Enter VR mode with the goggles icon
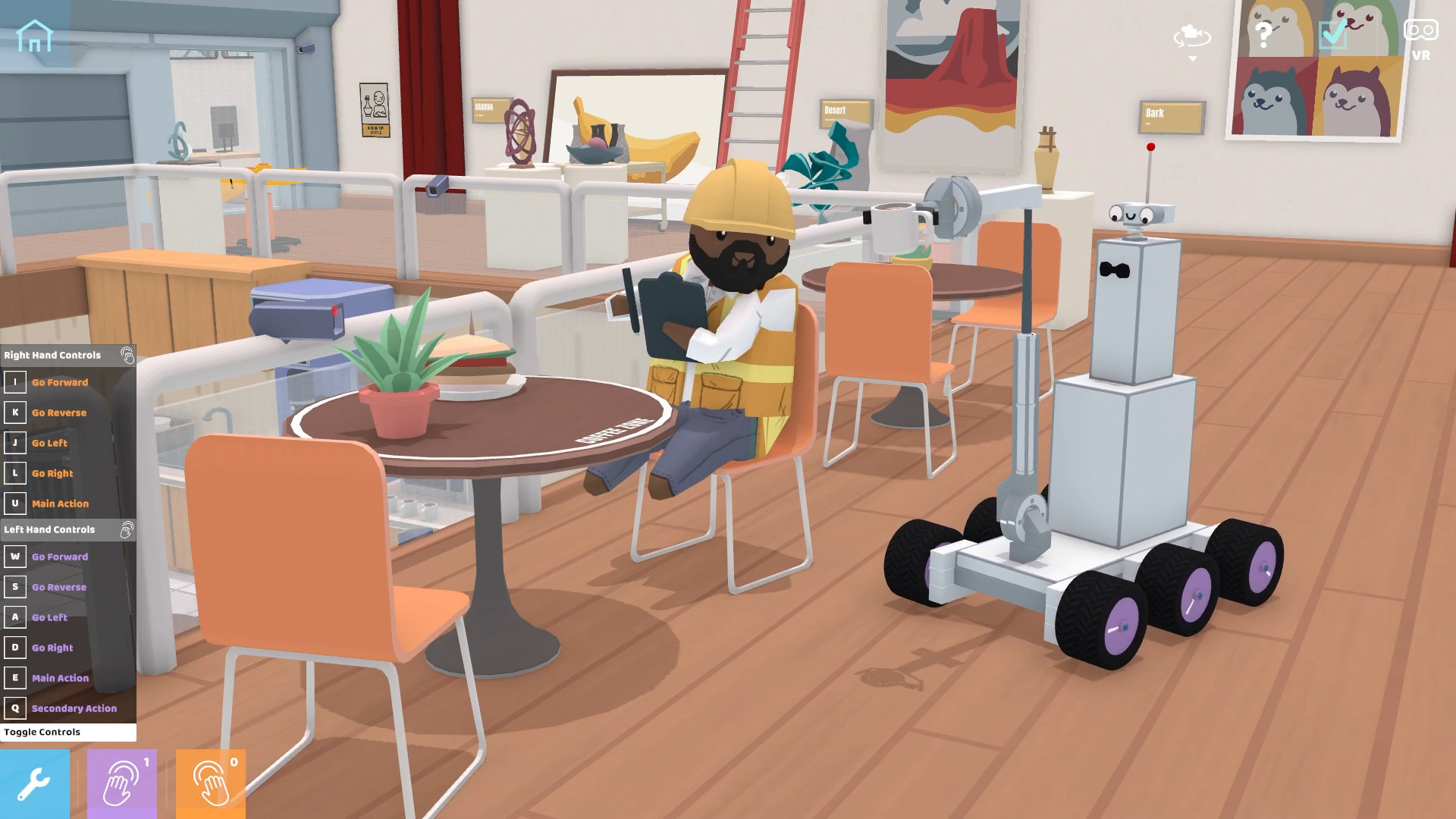The height and width of the screenshot is (819, 1456). point(1420,32)
